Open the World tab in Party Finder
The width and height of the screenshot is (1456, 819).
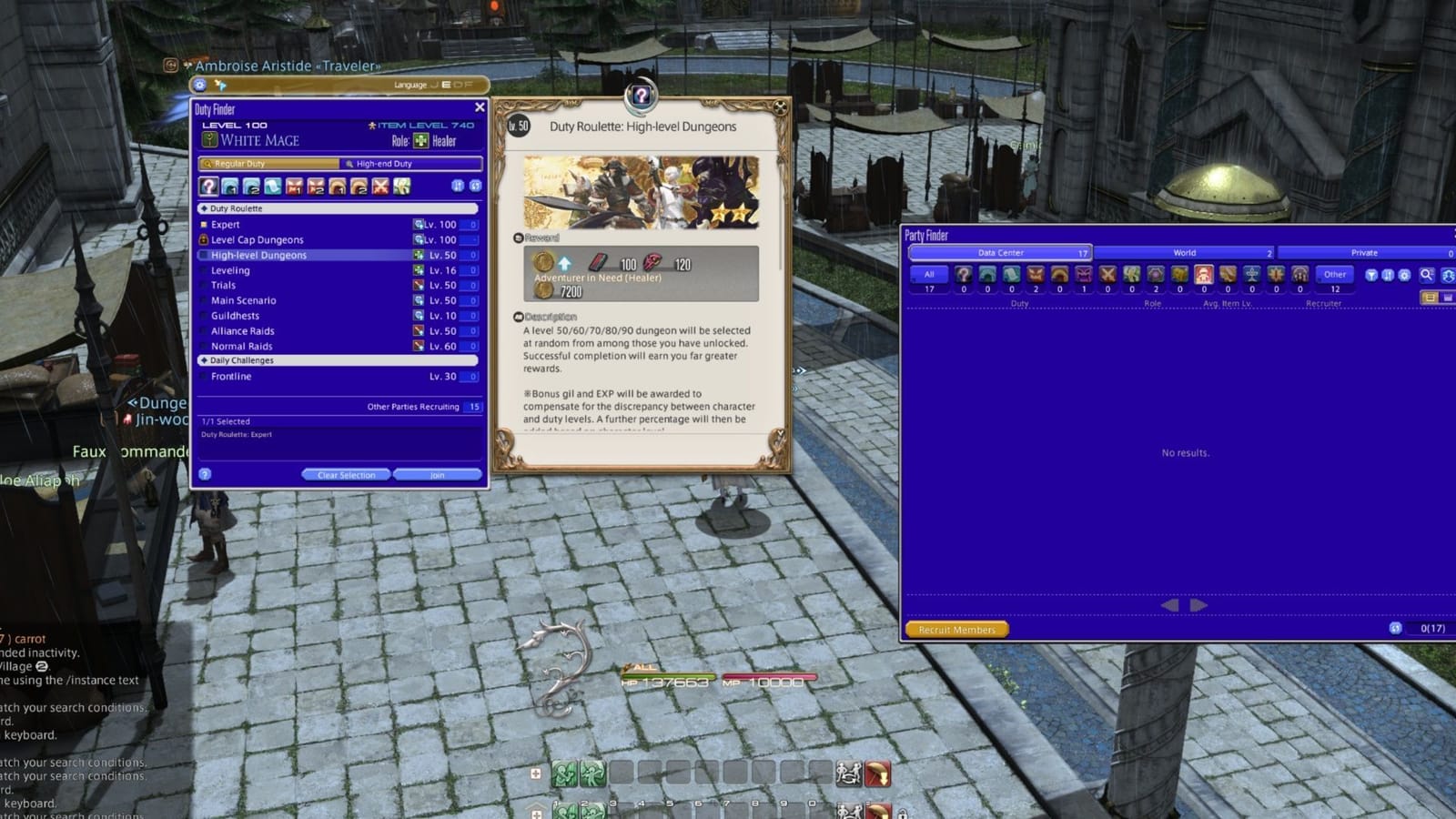tap(1183, 253)
